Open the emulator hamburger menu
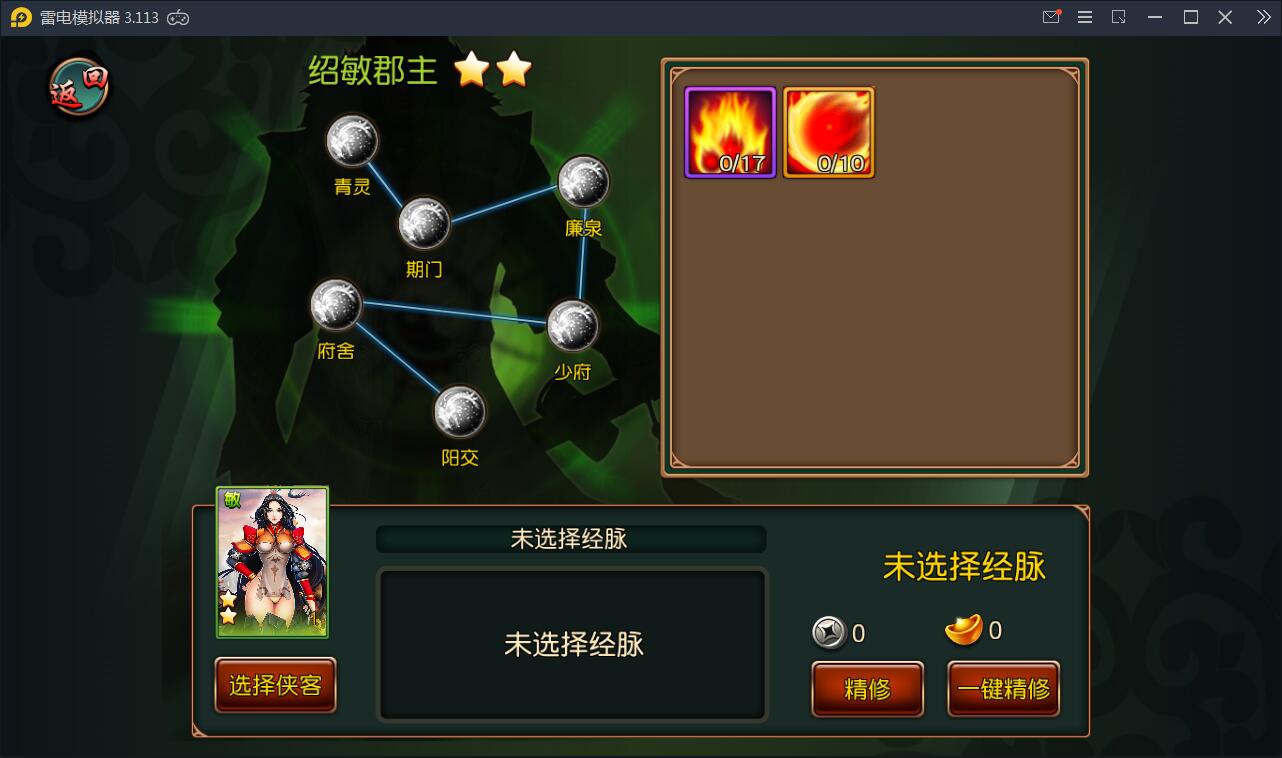Viewport: 1282px width, 758px height. pos(1084,16)
